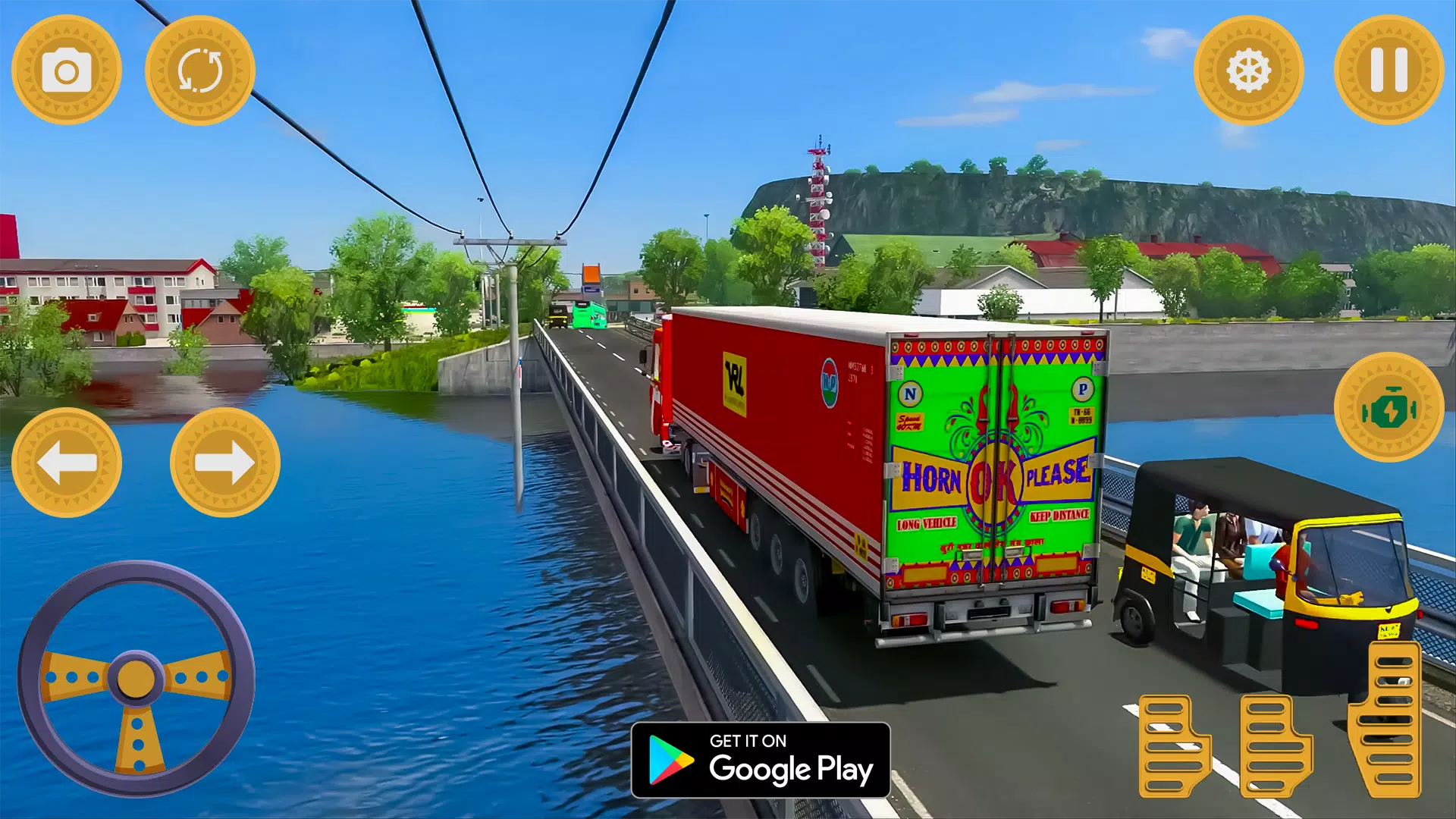The image size is (1456, 819).
Task: Take a screenshot with the camera icon
Action: [x=67, y=70]
